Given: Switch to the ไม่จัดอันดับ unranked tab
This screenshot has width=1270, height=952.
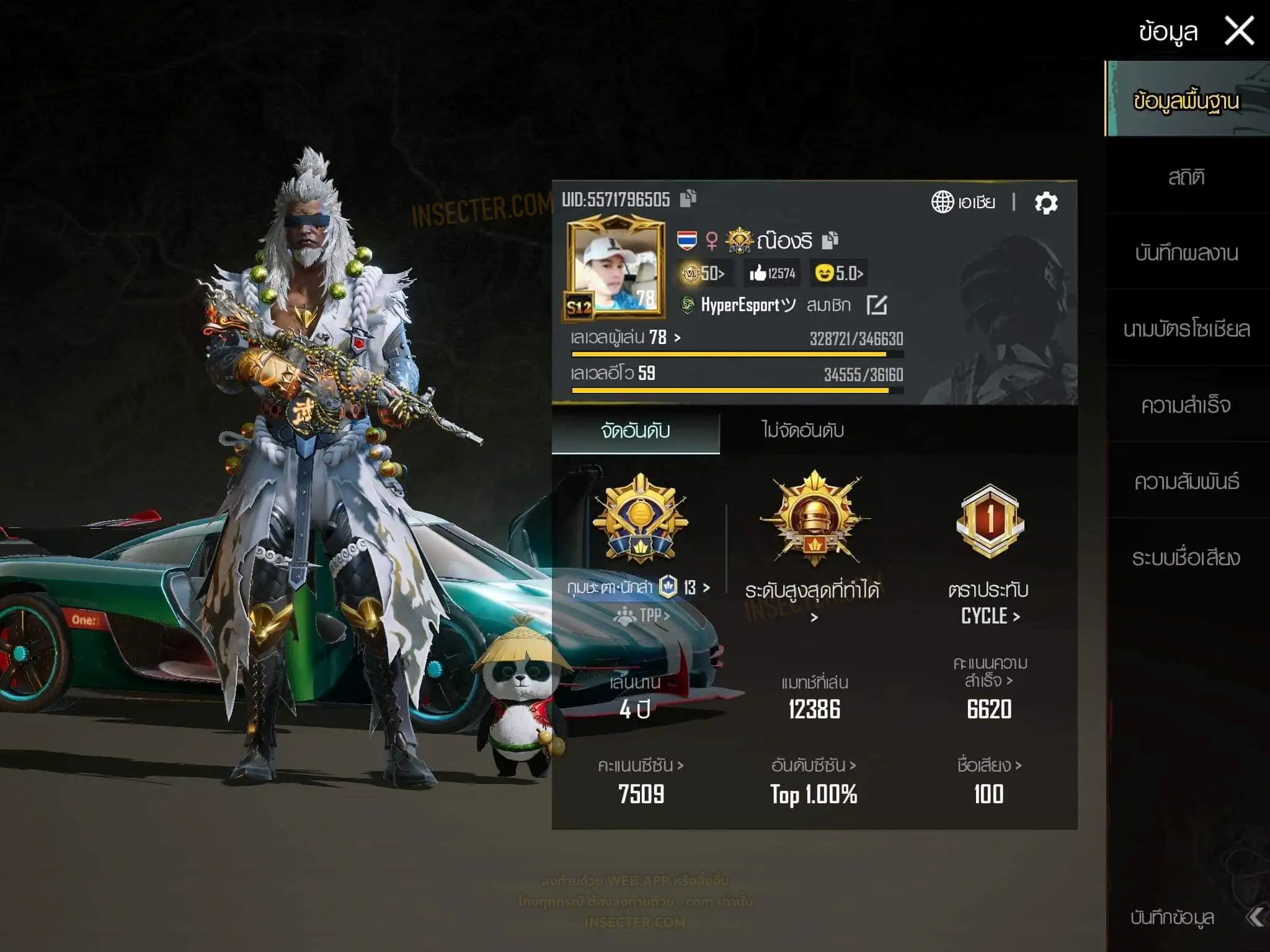Looking at the screenshot, I should click(x=802, y=431).
